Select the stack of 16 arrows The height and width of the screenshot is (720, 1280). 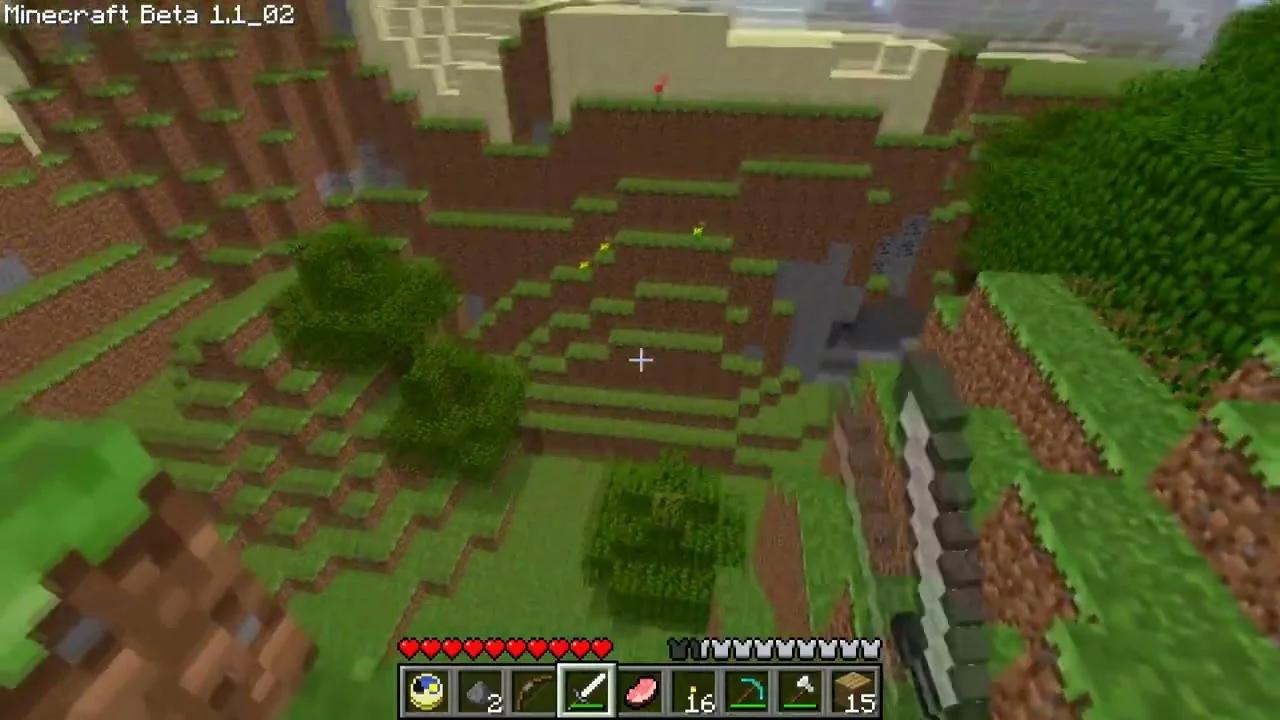click(694, 690)
